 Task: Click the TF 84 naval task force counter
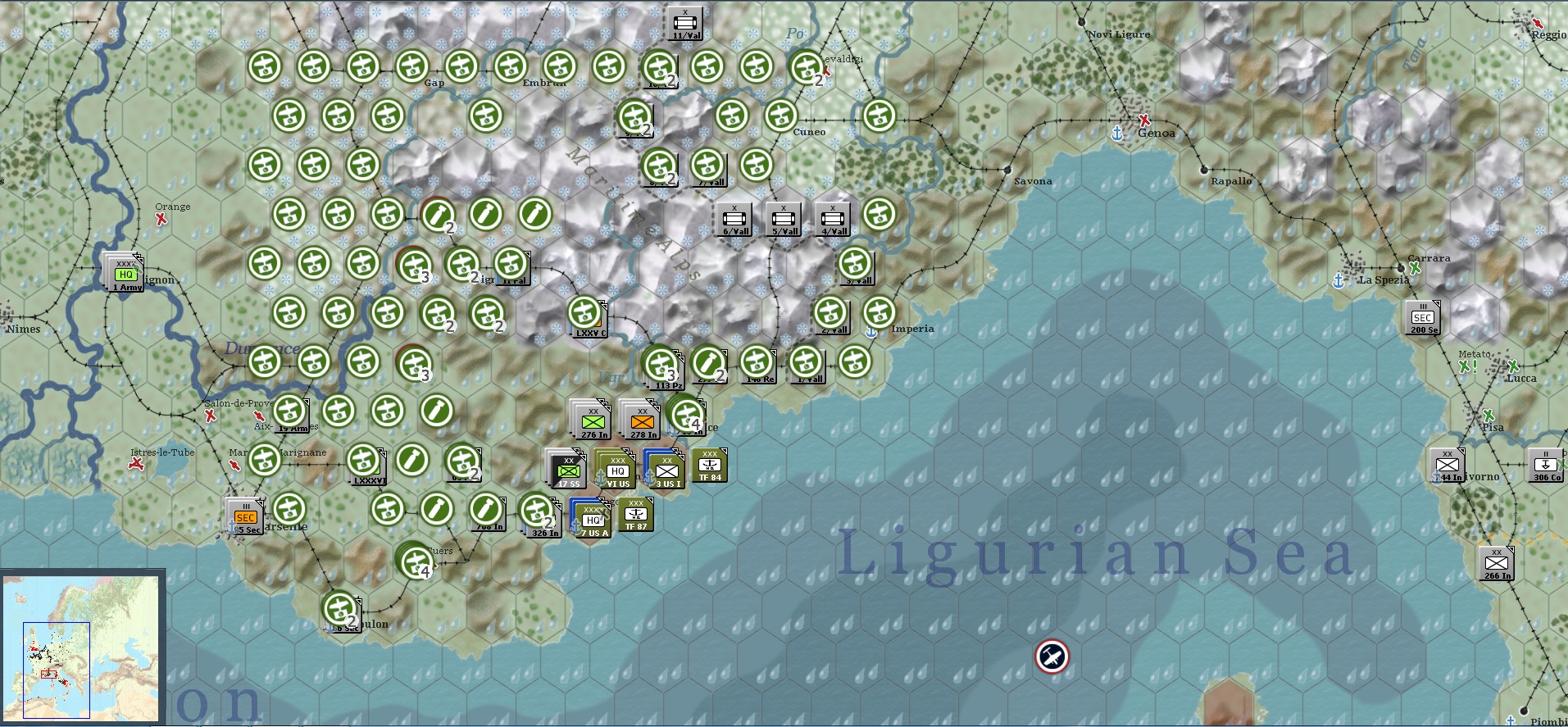click(x=711, y=464)
